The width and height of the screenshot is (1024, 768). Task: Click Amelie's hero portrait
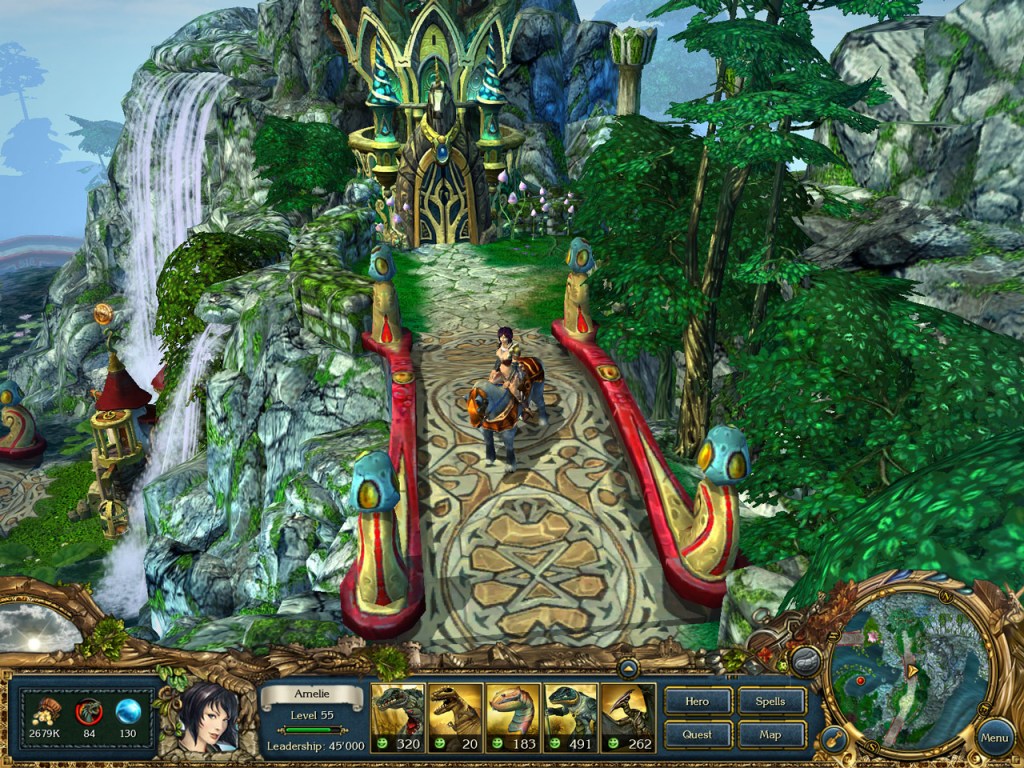coord(210,715)
